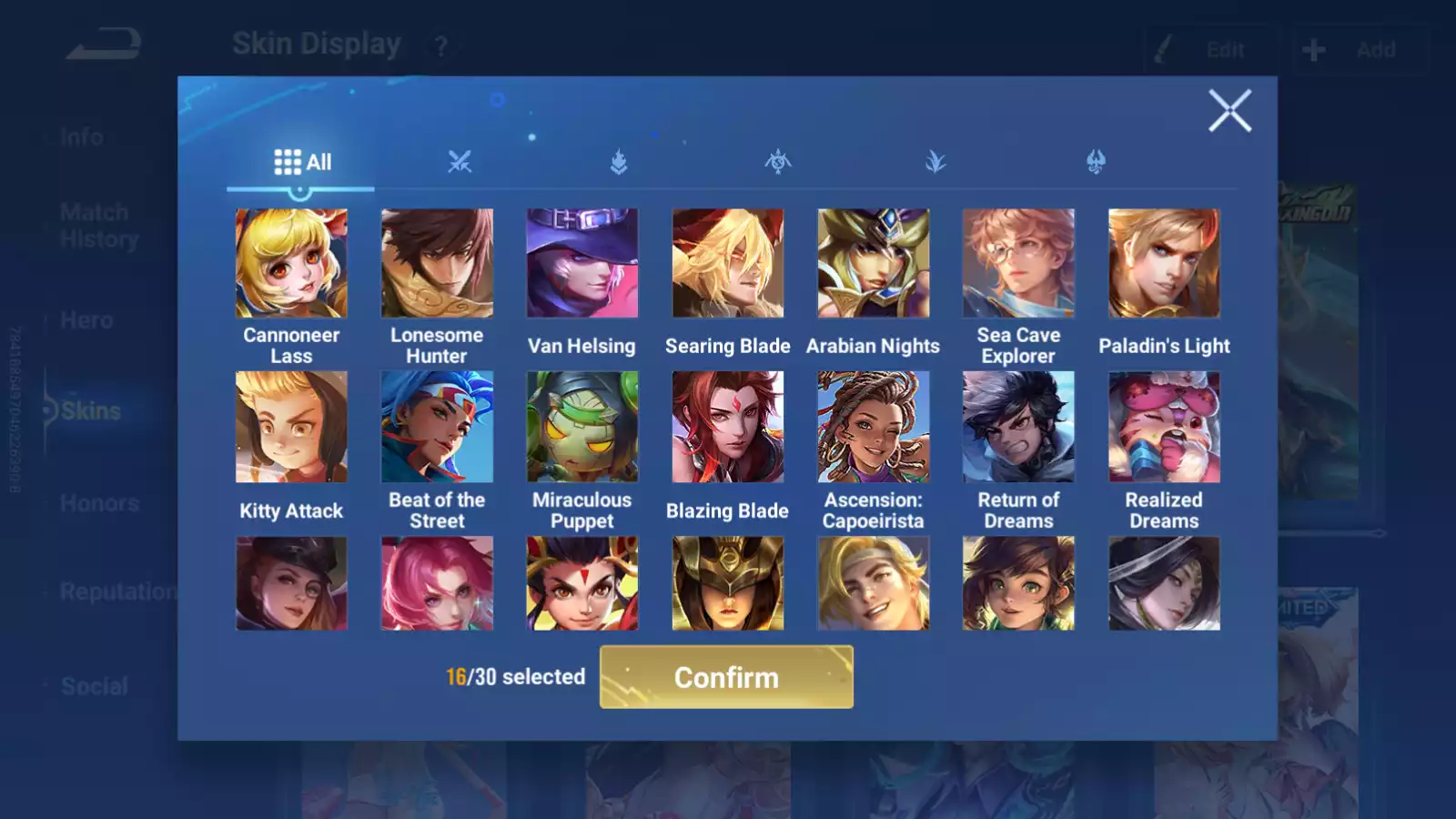The image size is (1456, 819).
Task: Select the Realized Dreams skin
Action: 1164,427
